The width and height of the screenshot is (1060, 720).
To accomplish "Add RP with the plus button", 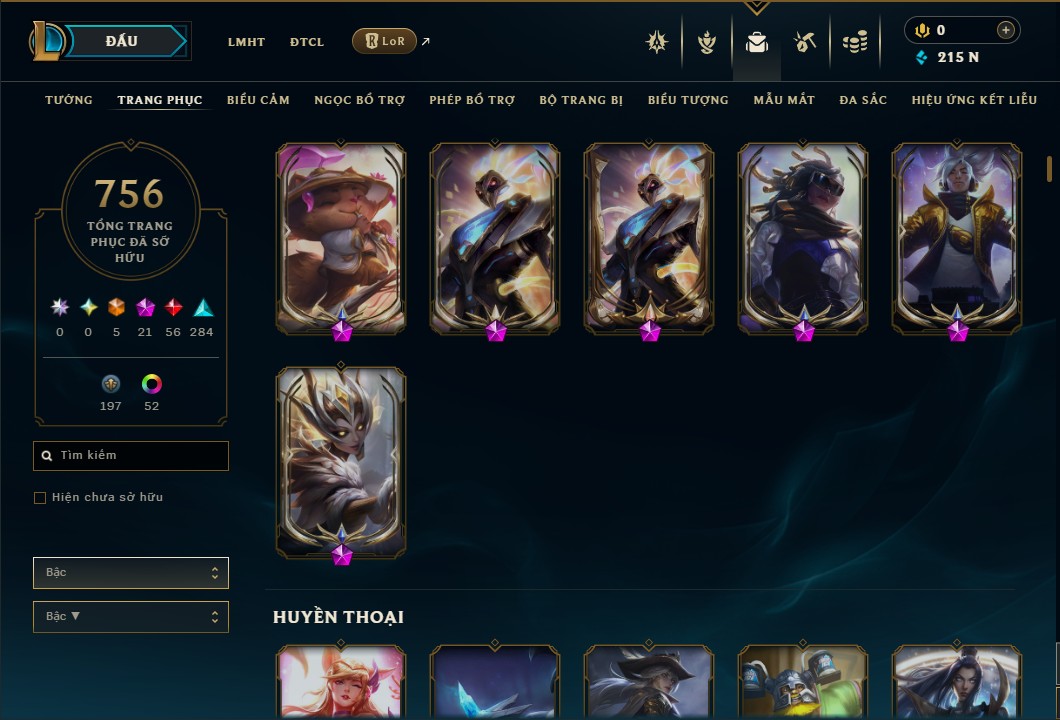I will 1006,30.
